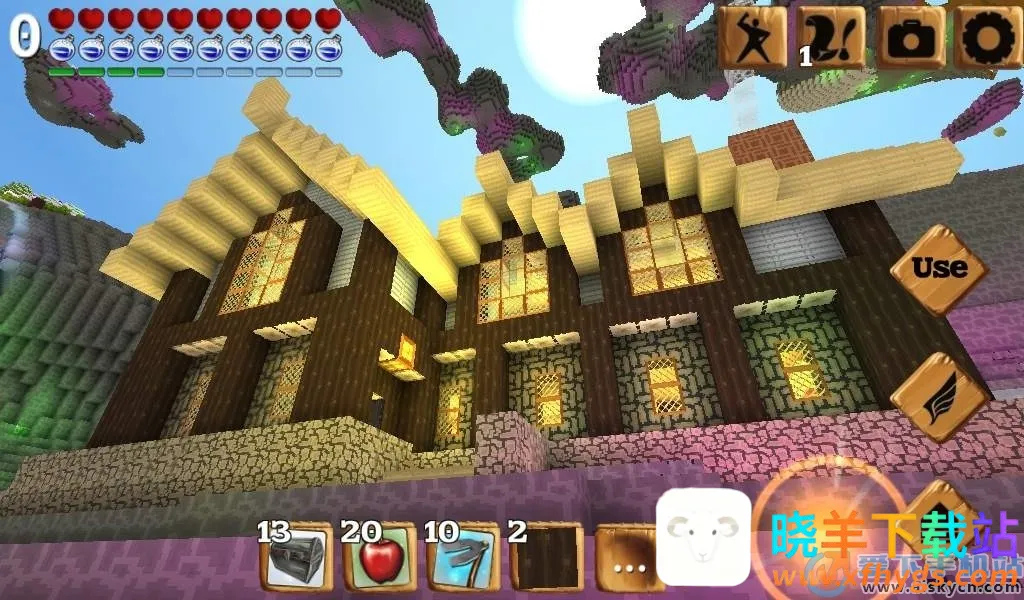Select the dark wood block slot

coord(545,558)
